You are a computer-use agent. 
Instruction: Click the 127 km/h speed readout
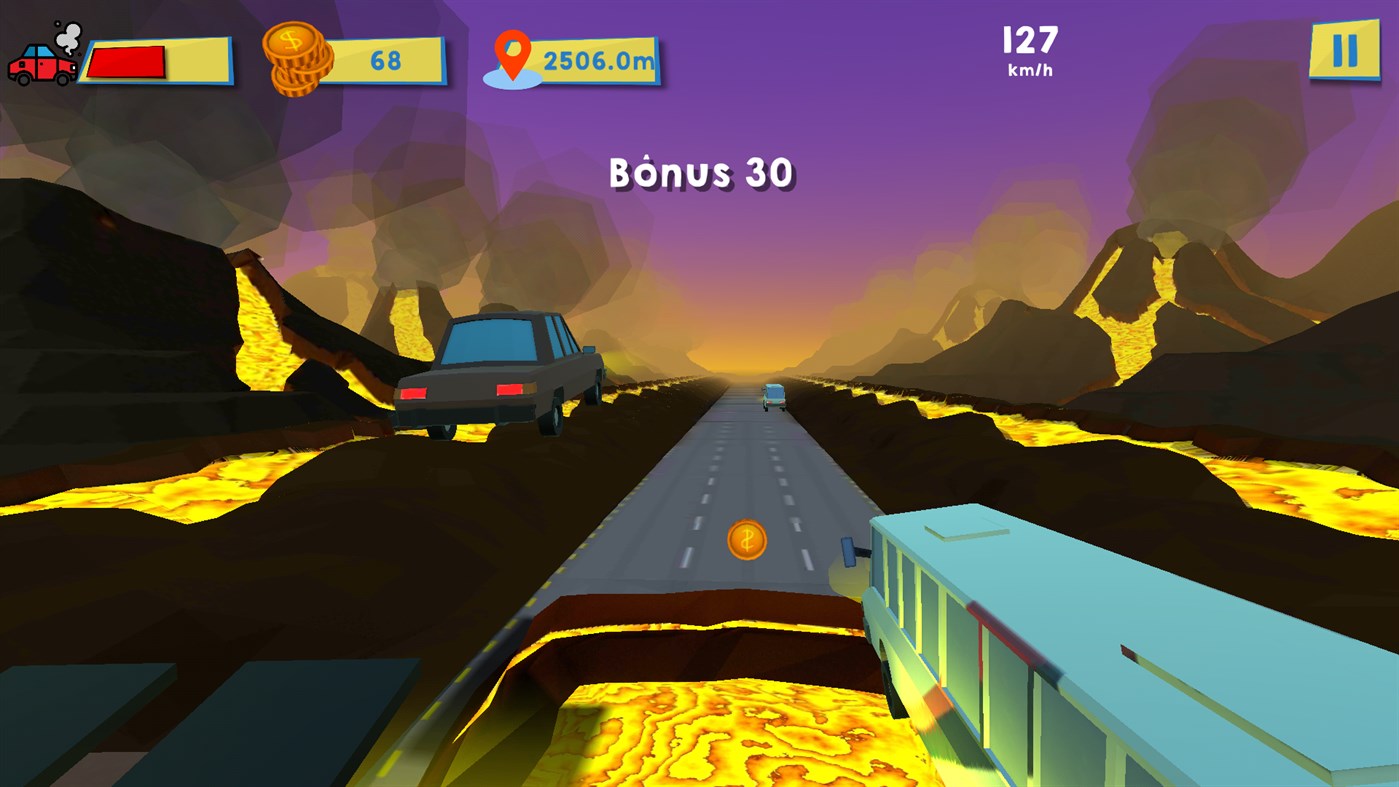1027,50
